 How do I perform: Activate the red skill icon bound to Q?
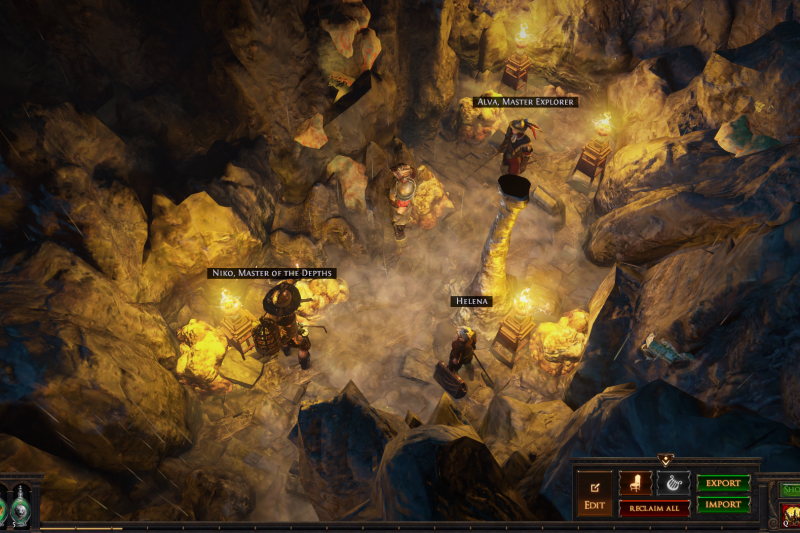(x=790, y=514)
